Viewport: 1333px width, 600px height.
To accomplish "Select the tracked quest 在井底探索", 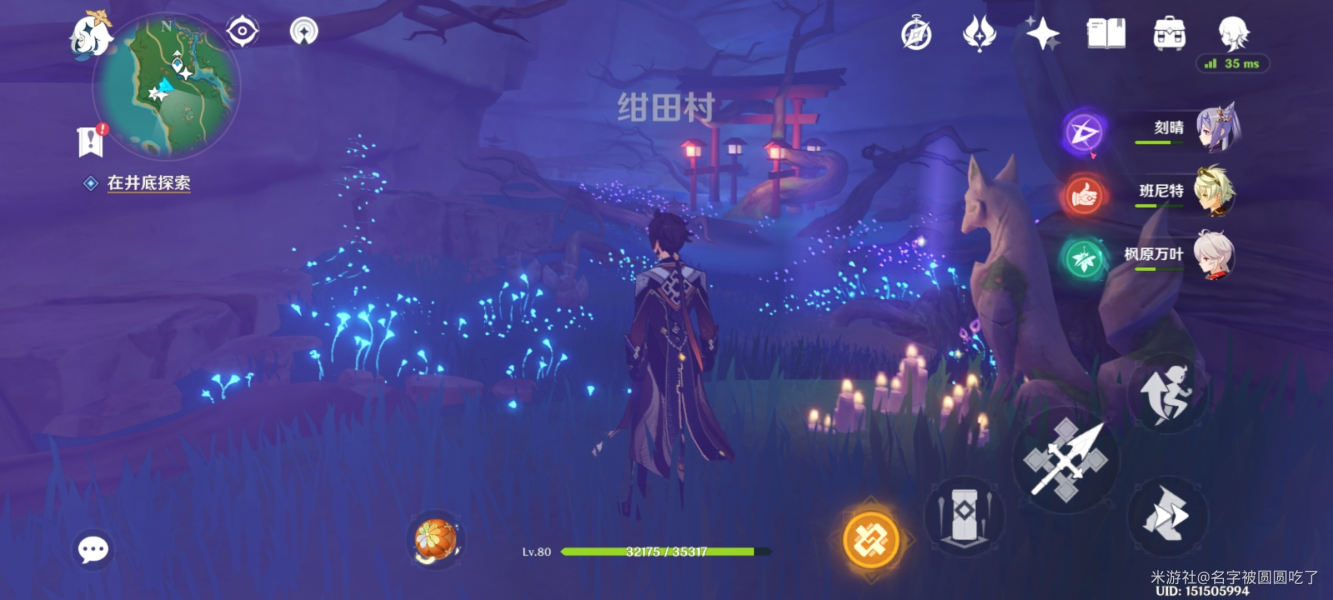I will pyautogui.click(x=148, y=183).
